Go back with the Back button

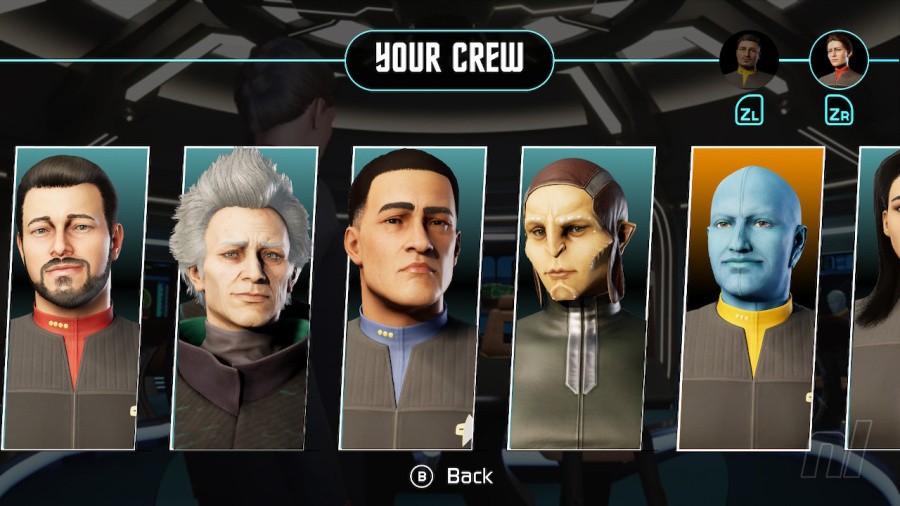tap(454, 477)
